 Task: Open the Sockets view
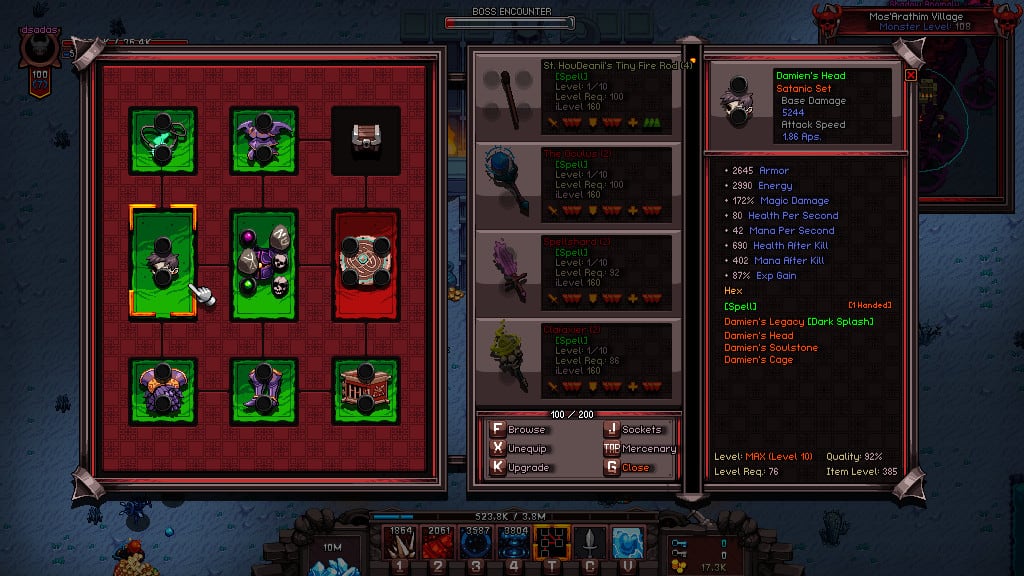tap(633, 429)
